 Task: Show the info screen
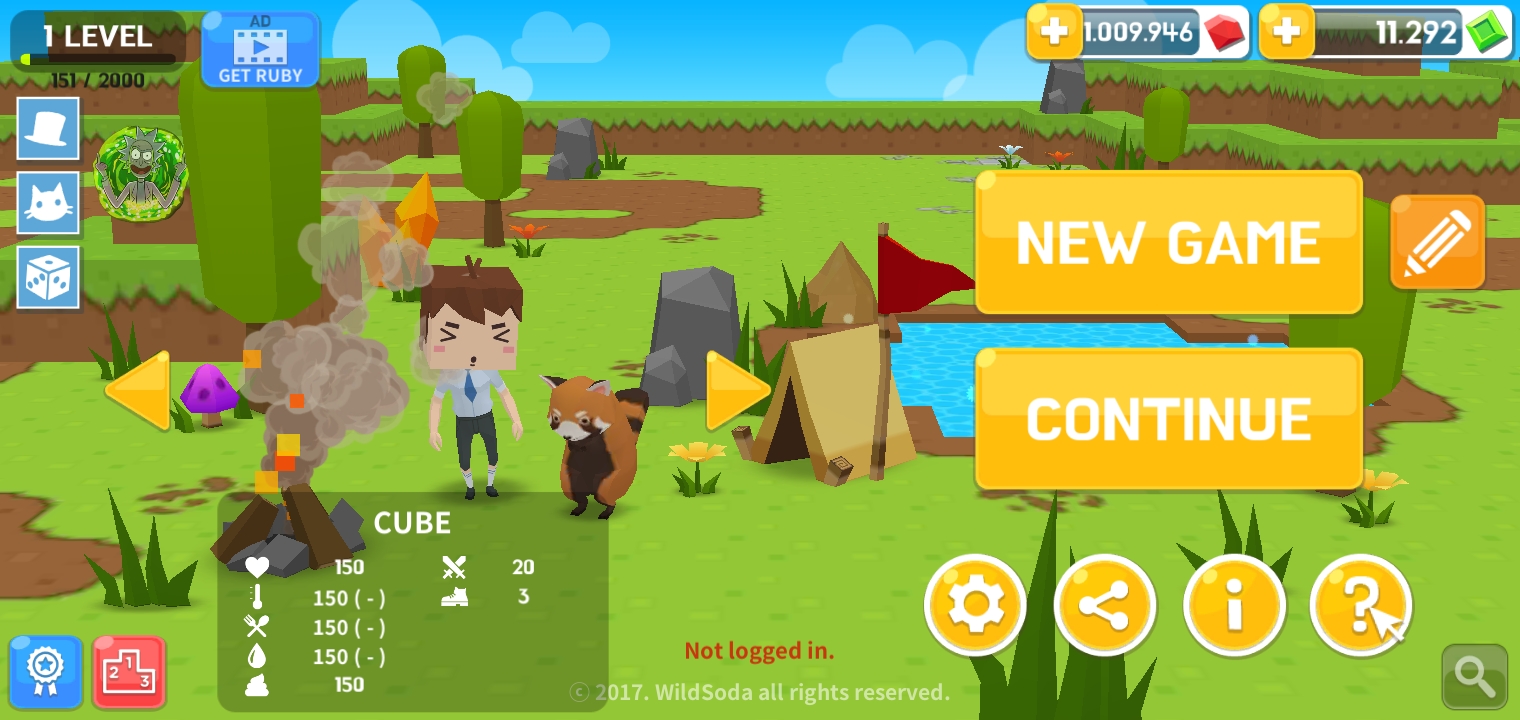(x=1234, y=605)
